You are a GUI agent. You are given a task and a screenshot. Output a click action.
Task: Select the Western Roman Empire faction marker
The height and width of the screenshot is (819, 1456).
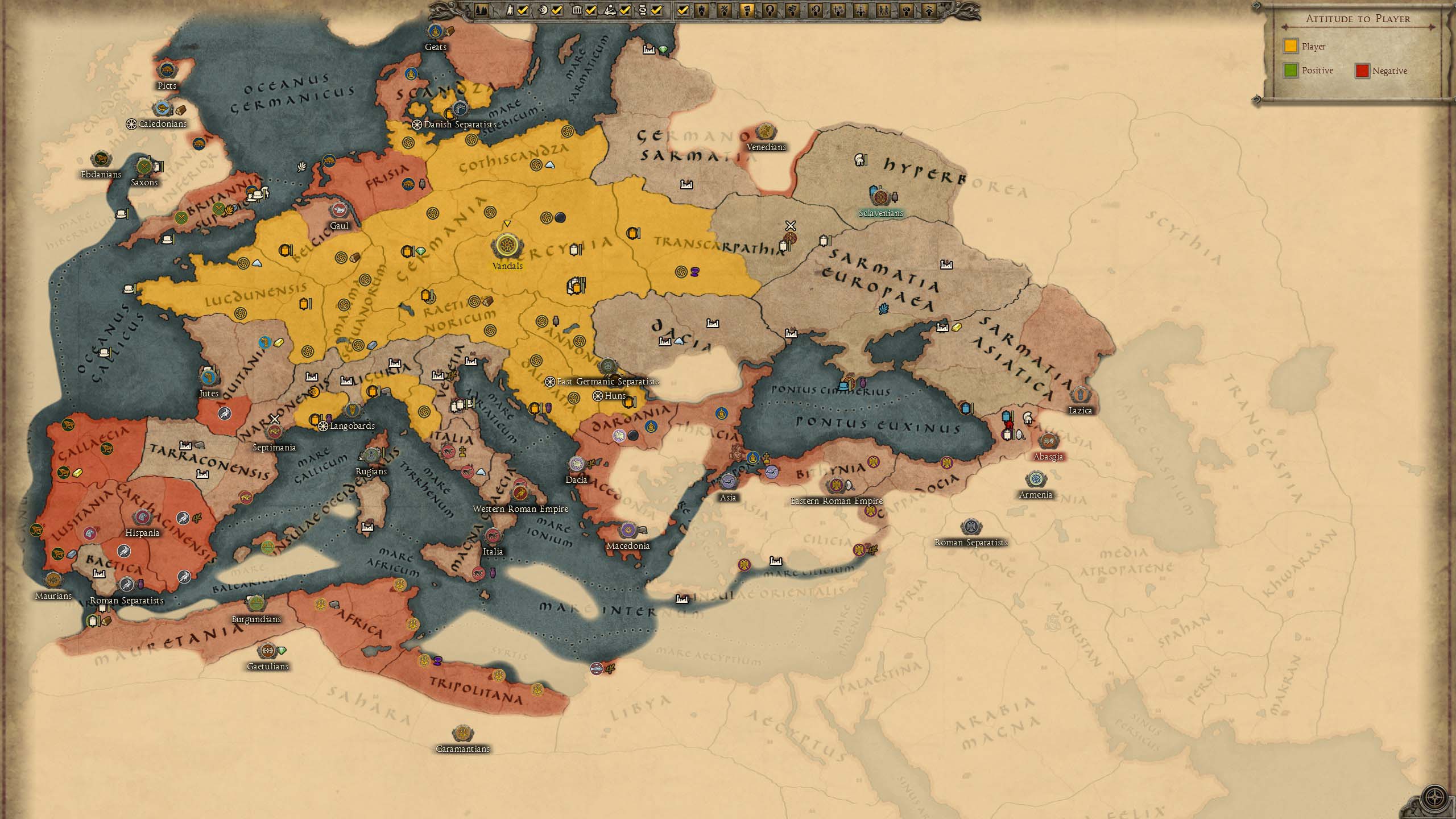tap(520, 493)
